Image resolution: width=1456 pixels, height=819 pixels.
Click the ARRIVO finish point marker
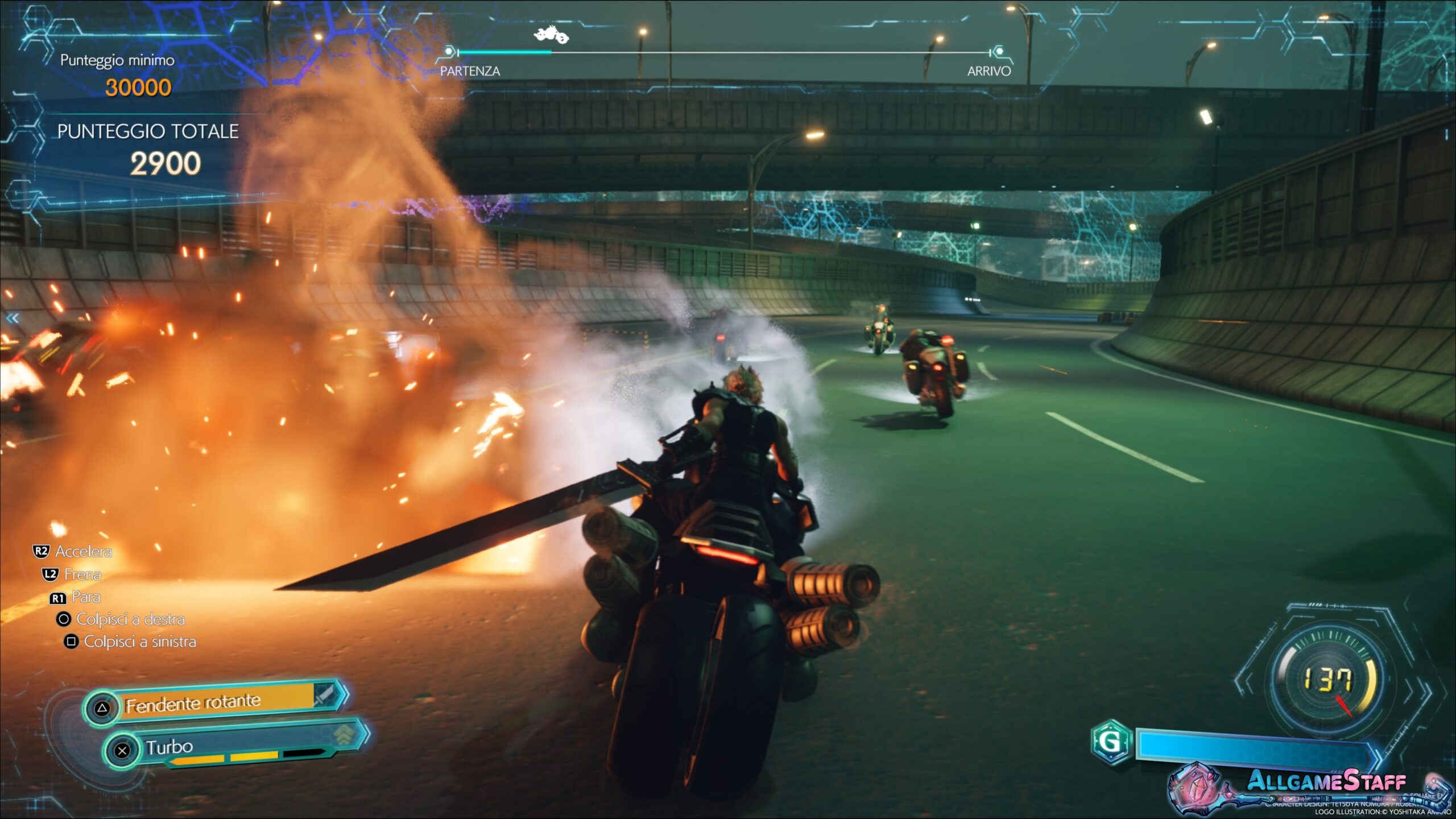pos(998,52)
